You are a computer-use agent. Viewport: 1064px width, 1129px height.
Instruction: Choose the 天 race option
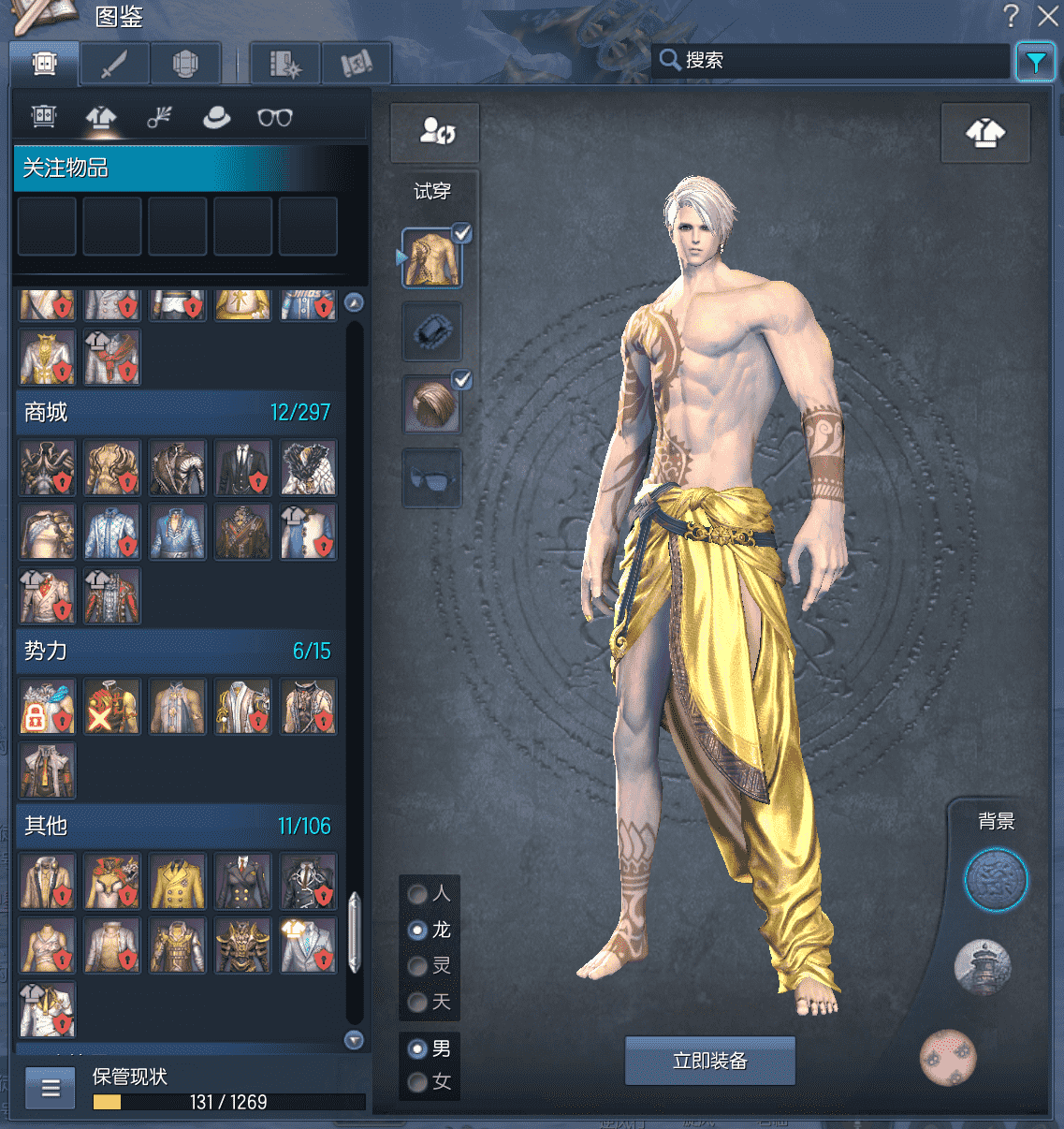[x=418, y=1002]
